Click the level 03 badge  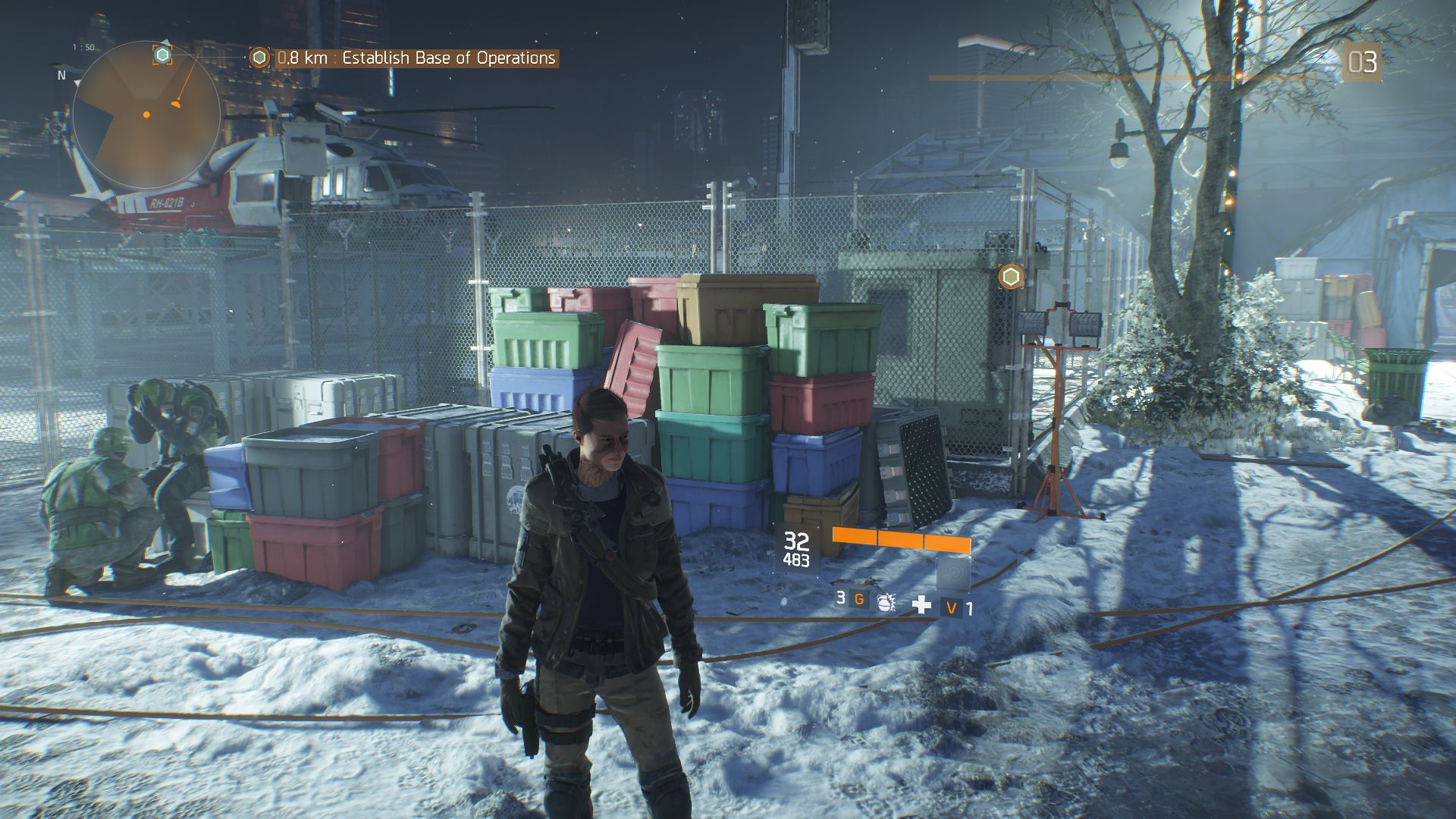1362,62
